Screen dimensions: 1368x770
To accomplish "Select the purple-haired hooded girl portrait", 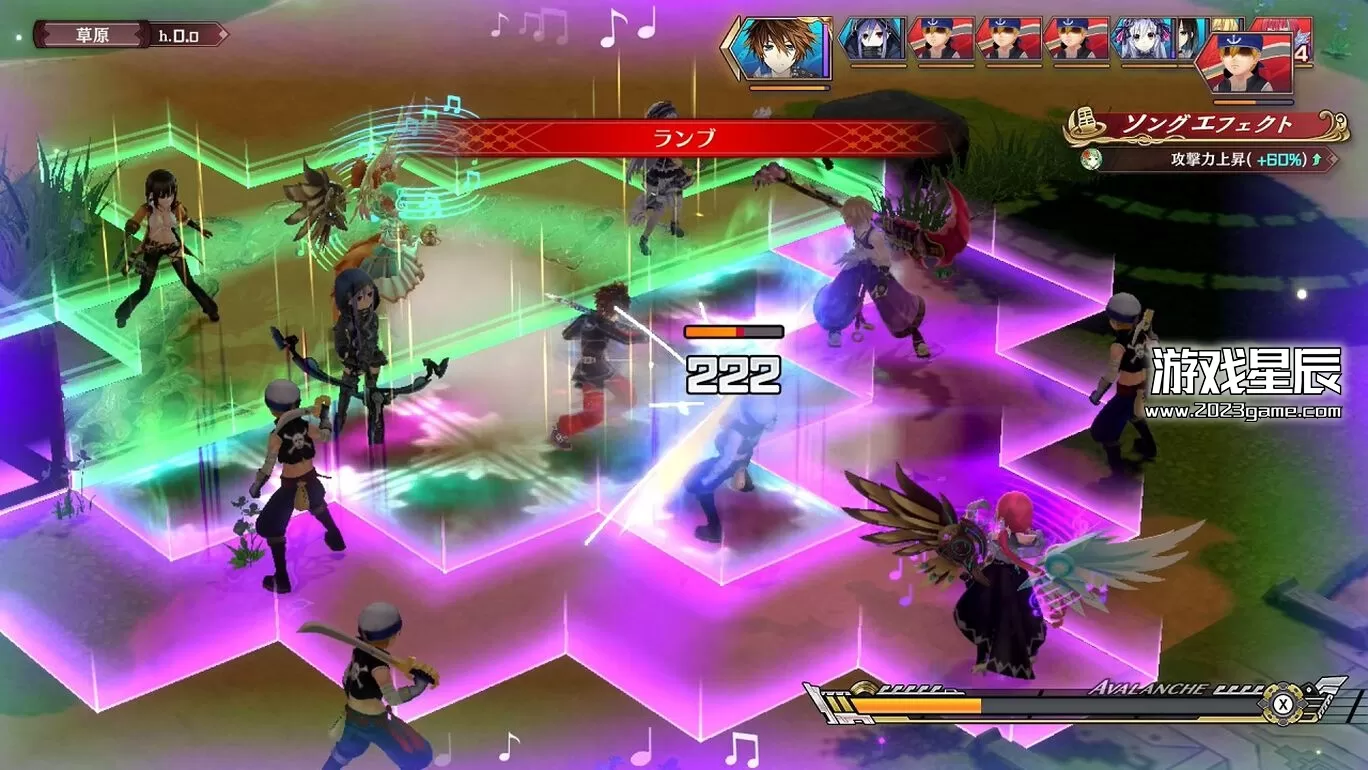I will point(872,40).
